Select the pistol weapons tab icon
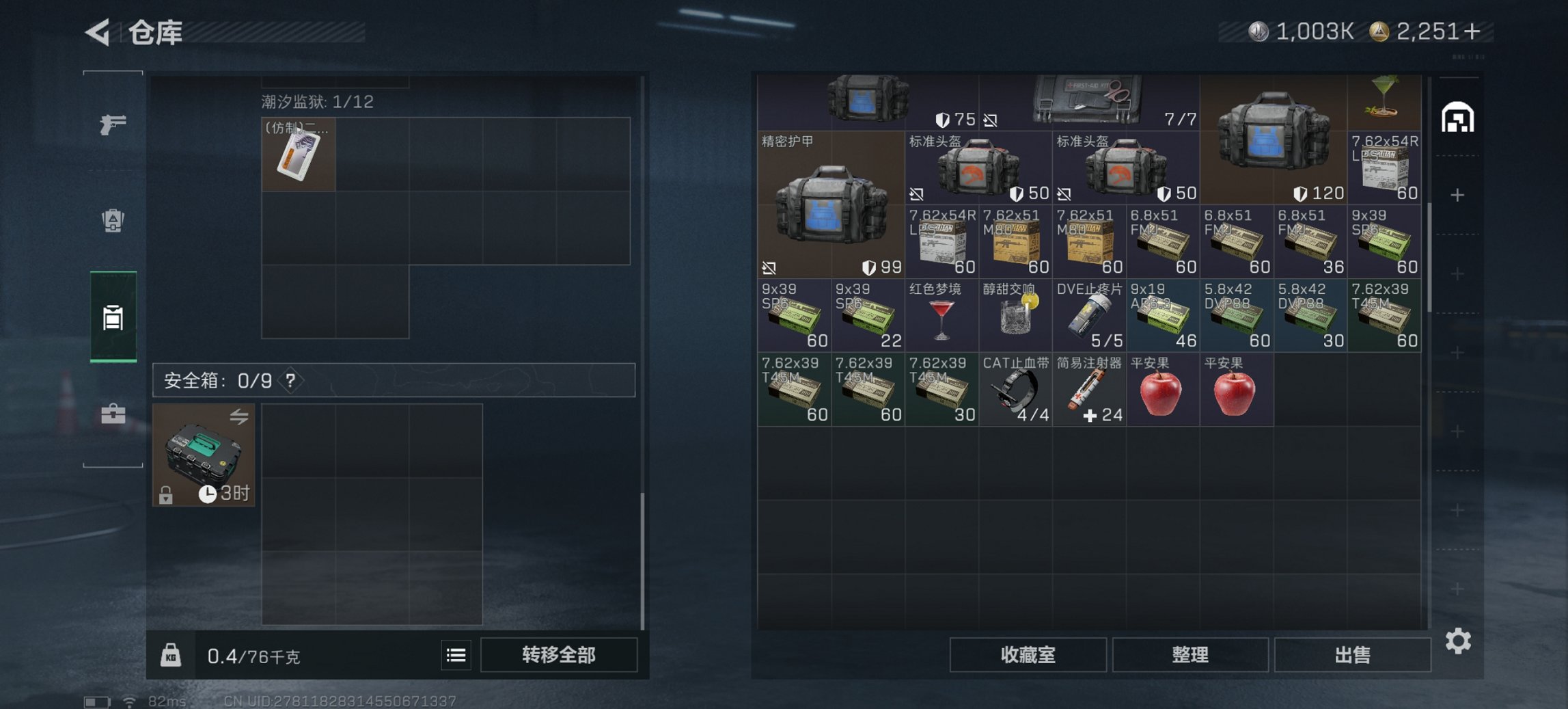This screenshot has width=1568, height=709. pyautogui.click(x=114, y=125)
